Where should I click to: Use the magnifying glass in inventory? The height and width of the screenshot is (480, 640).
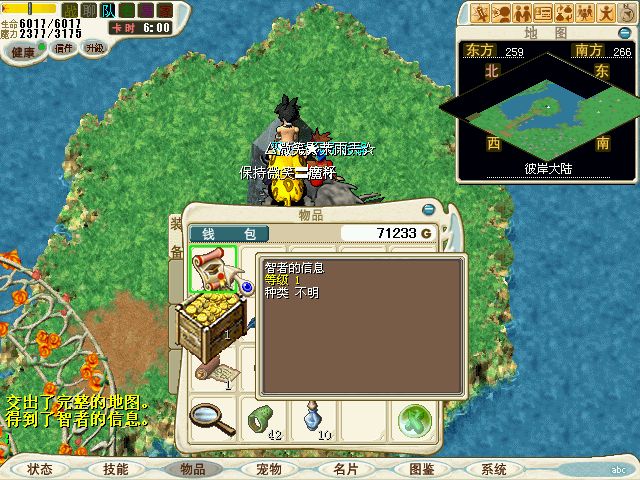[212, 417]
